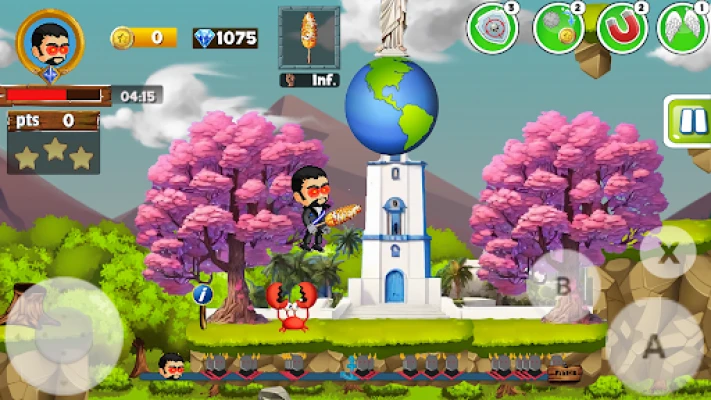Tap the A action button
The image size is (711, 400).
coord(655,346)
